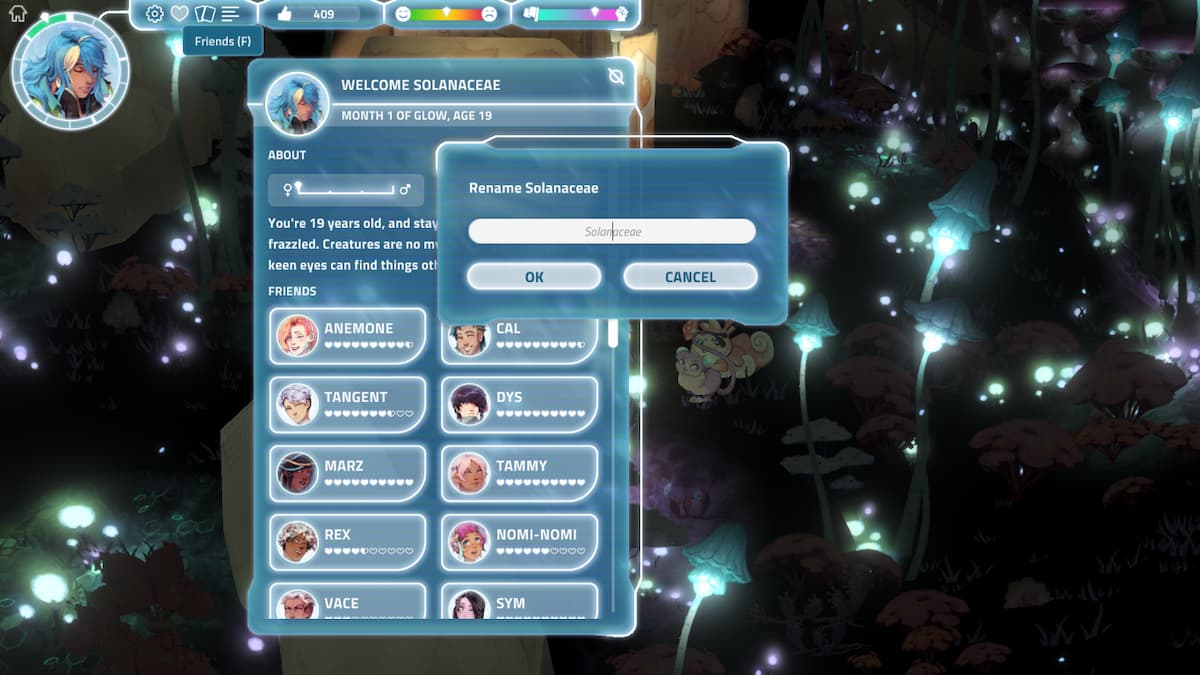Open Tangent's friend entry
Viewport: 1200px width, 675px height.
pyautogui.click(x=347, y=404)
